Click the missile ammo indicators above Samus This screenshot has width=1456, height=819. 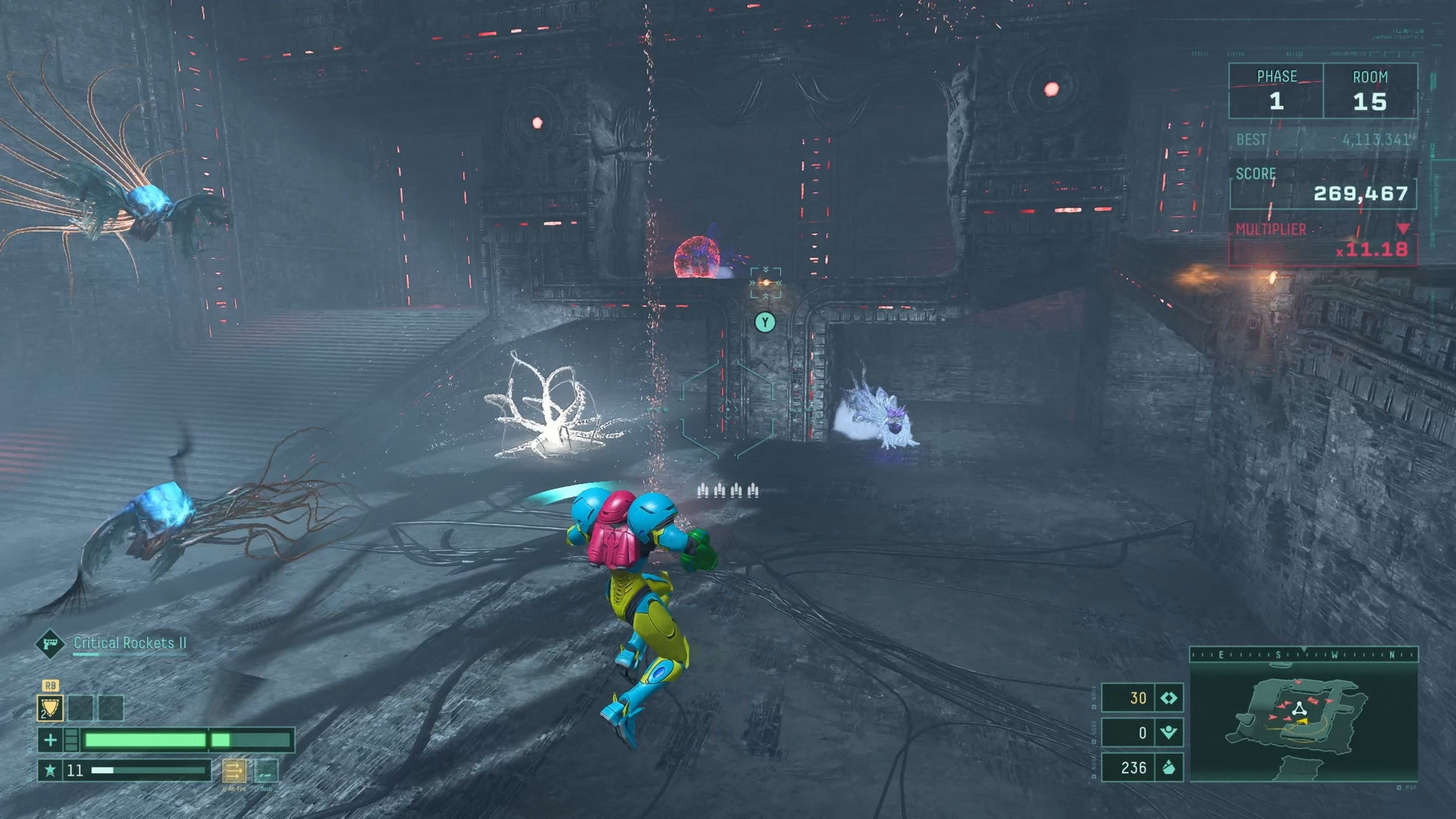(726, 491)
